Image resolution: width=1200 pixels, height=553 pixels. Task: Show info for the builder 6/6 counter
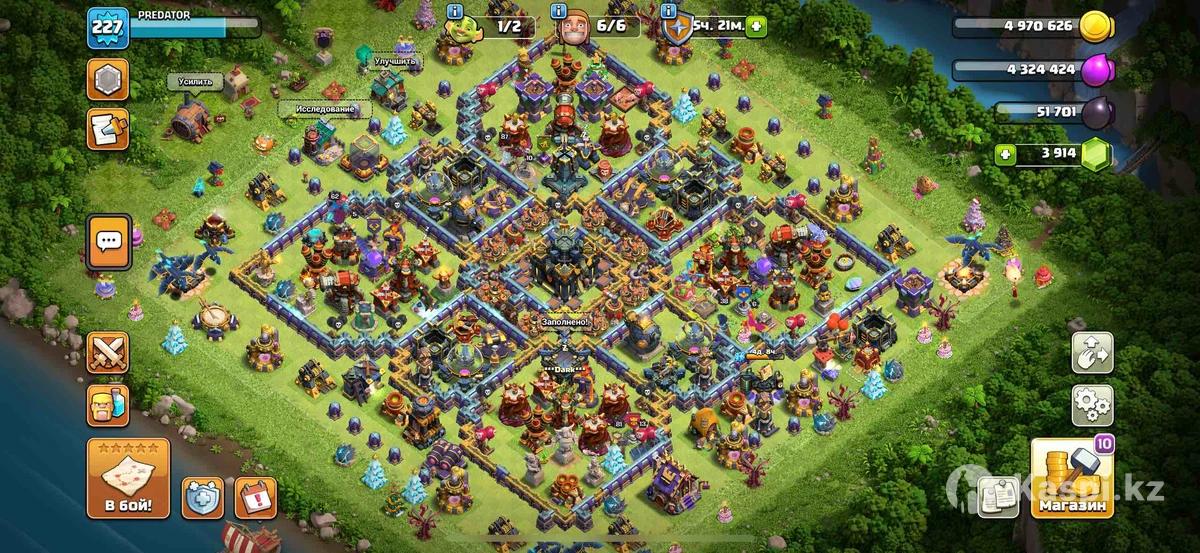pos(560,11)
